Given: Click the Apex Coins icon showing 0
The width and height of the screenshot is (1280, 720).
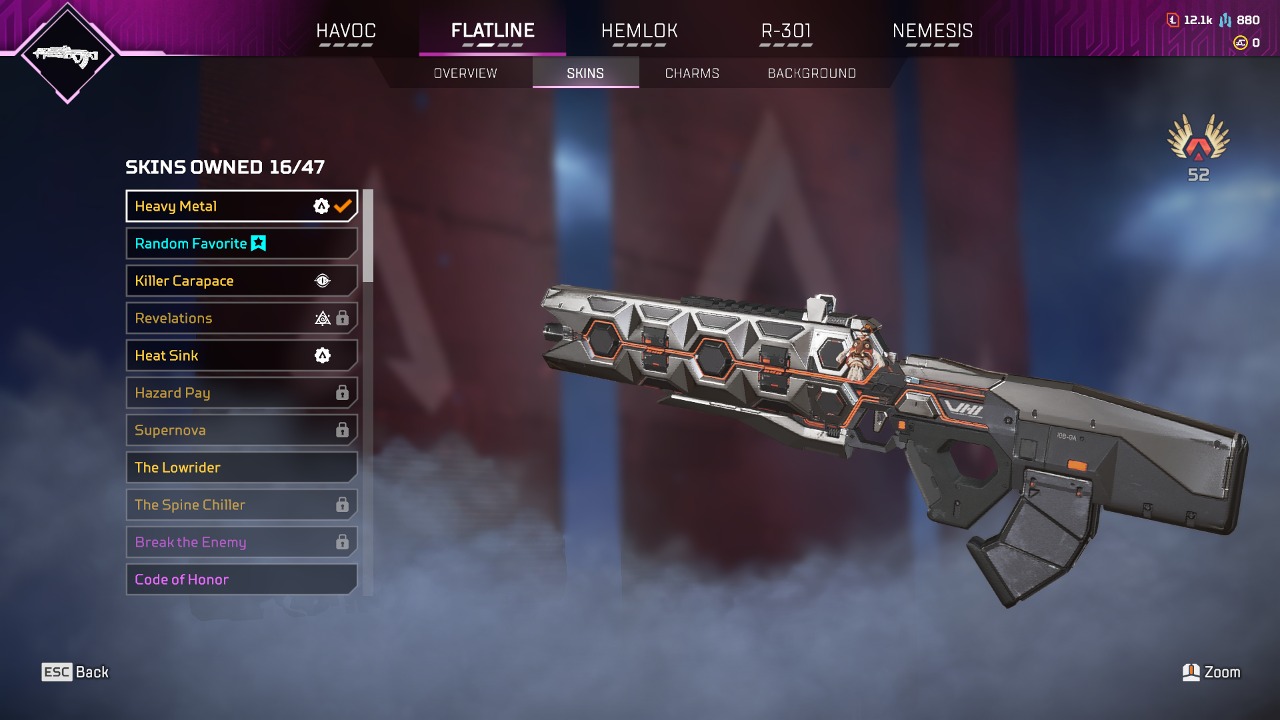Looking at the screenshot, I should (1240, 43).
